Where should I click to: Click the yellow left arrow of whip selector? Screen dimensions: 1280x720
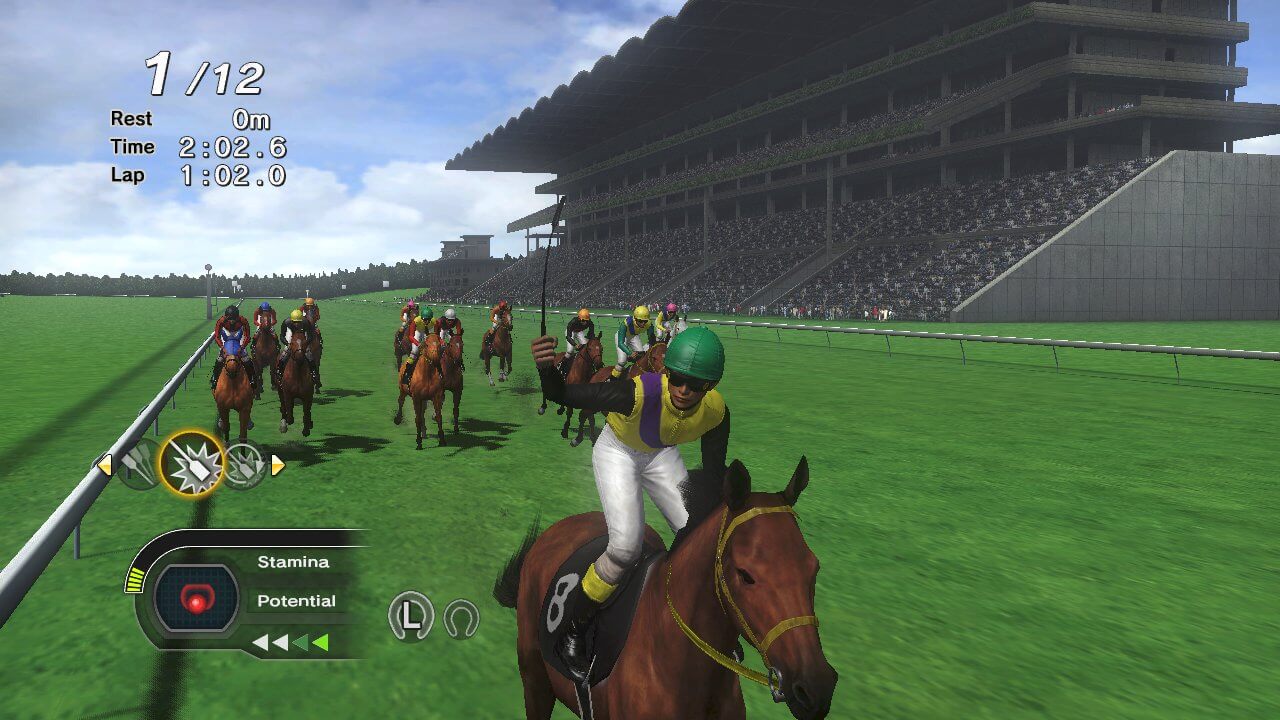[104, 464]
